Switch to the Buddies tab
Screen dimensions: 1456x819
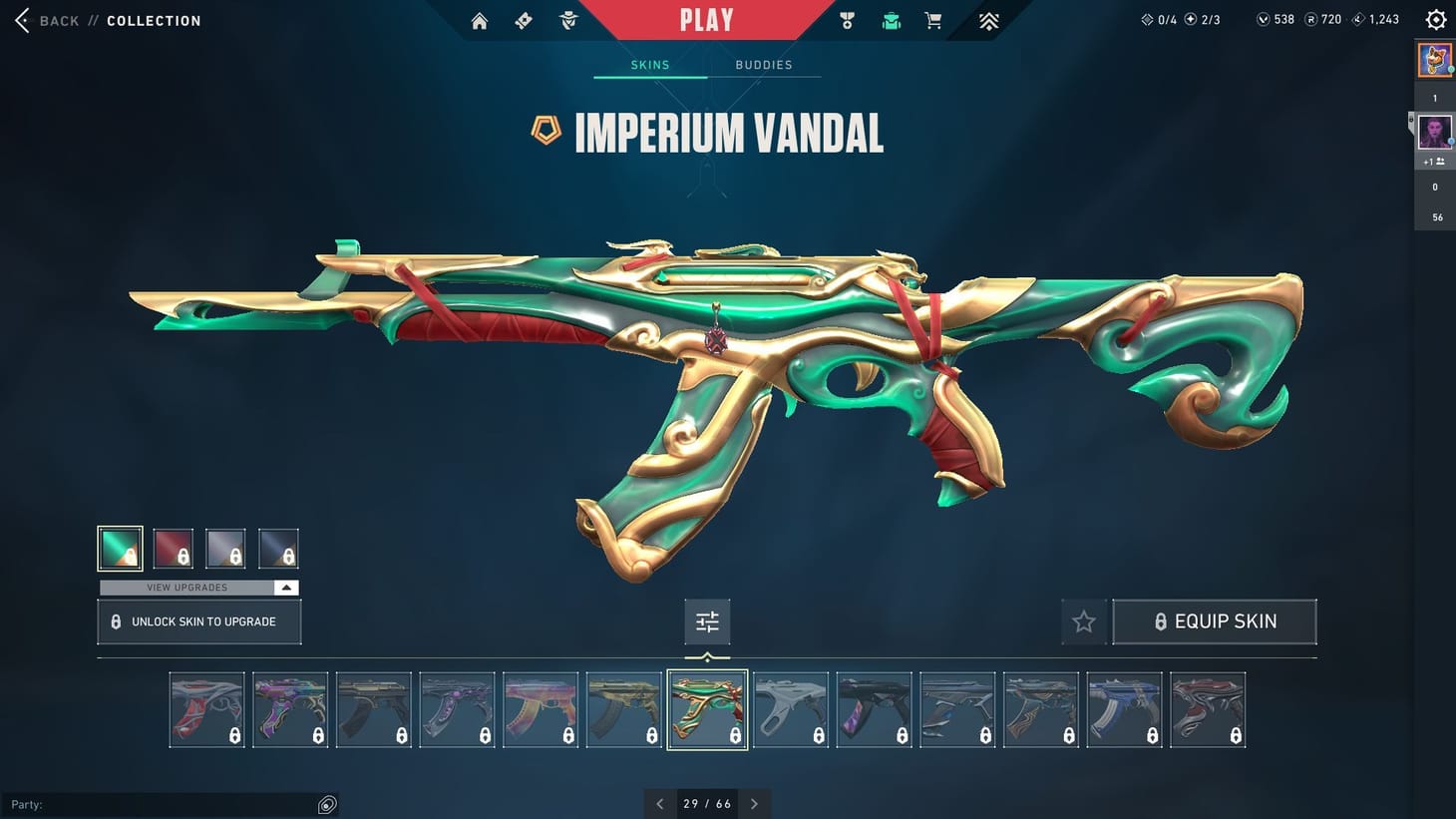tap(764, 65)
